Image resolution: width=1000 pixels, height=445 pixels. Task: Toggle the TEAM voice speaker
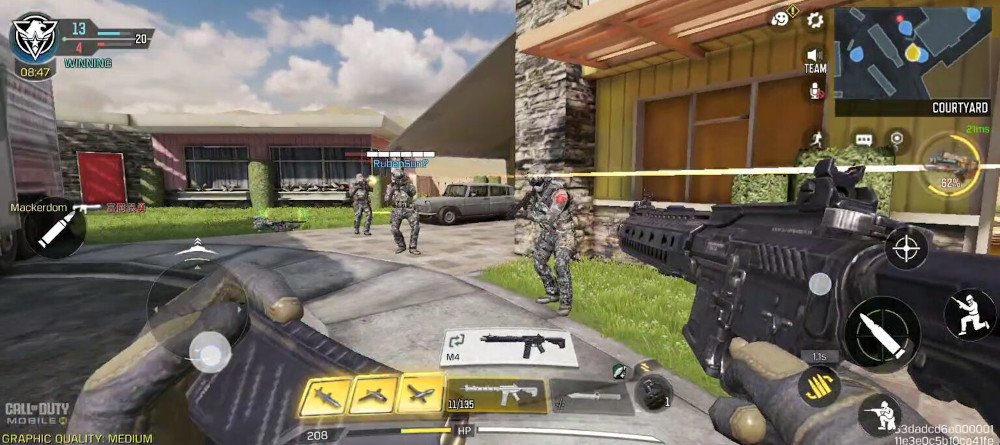tap(815, 58)
